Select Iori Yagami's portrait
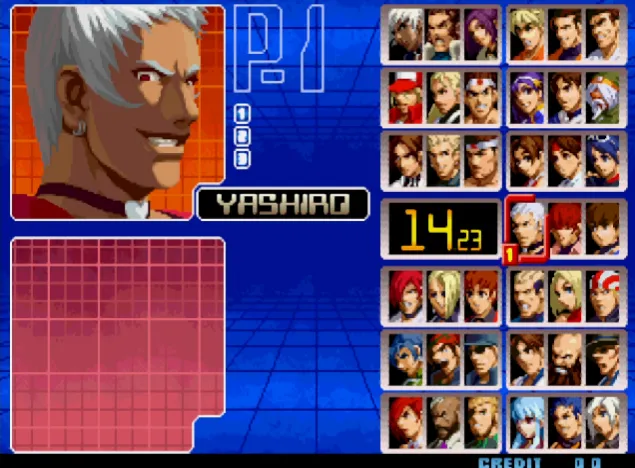 coord(405,292)
